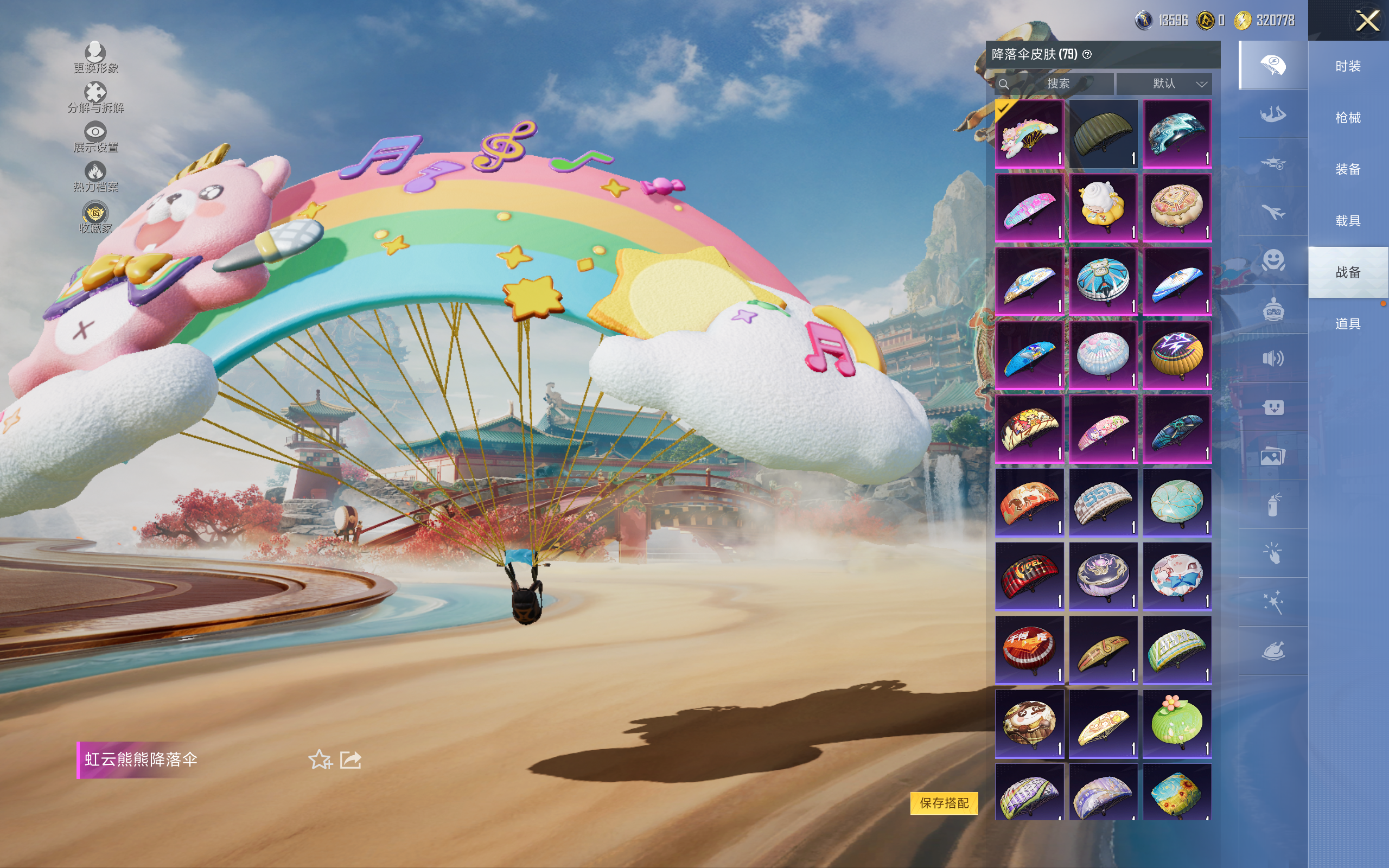Choose the 道具 category tab
This screenshot has width=1389, height=868.
coord(1348,324)
